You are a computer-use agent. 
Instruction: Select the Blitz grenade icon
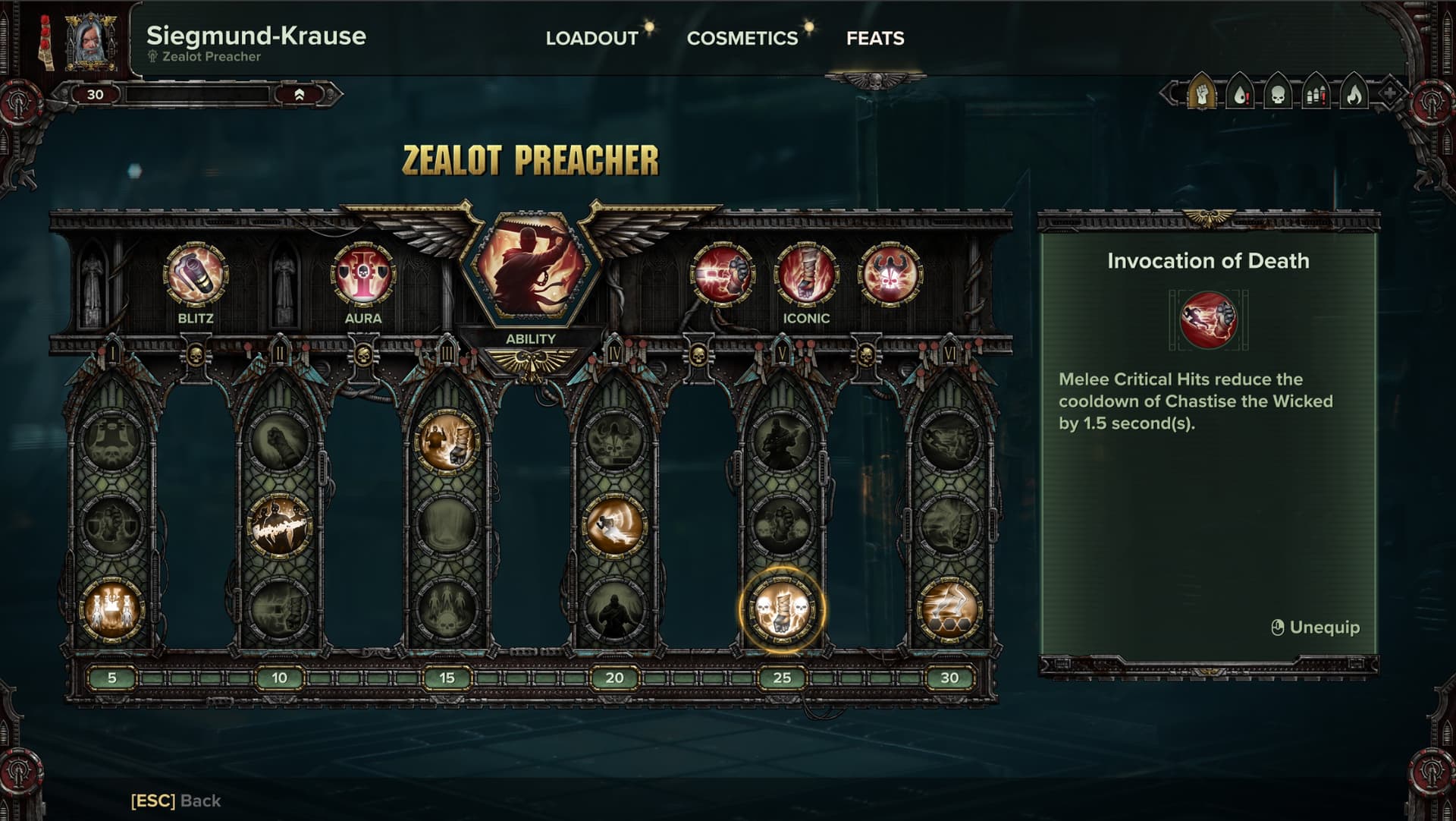pyautogui.click(x=196, y=274)
